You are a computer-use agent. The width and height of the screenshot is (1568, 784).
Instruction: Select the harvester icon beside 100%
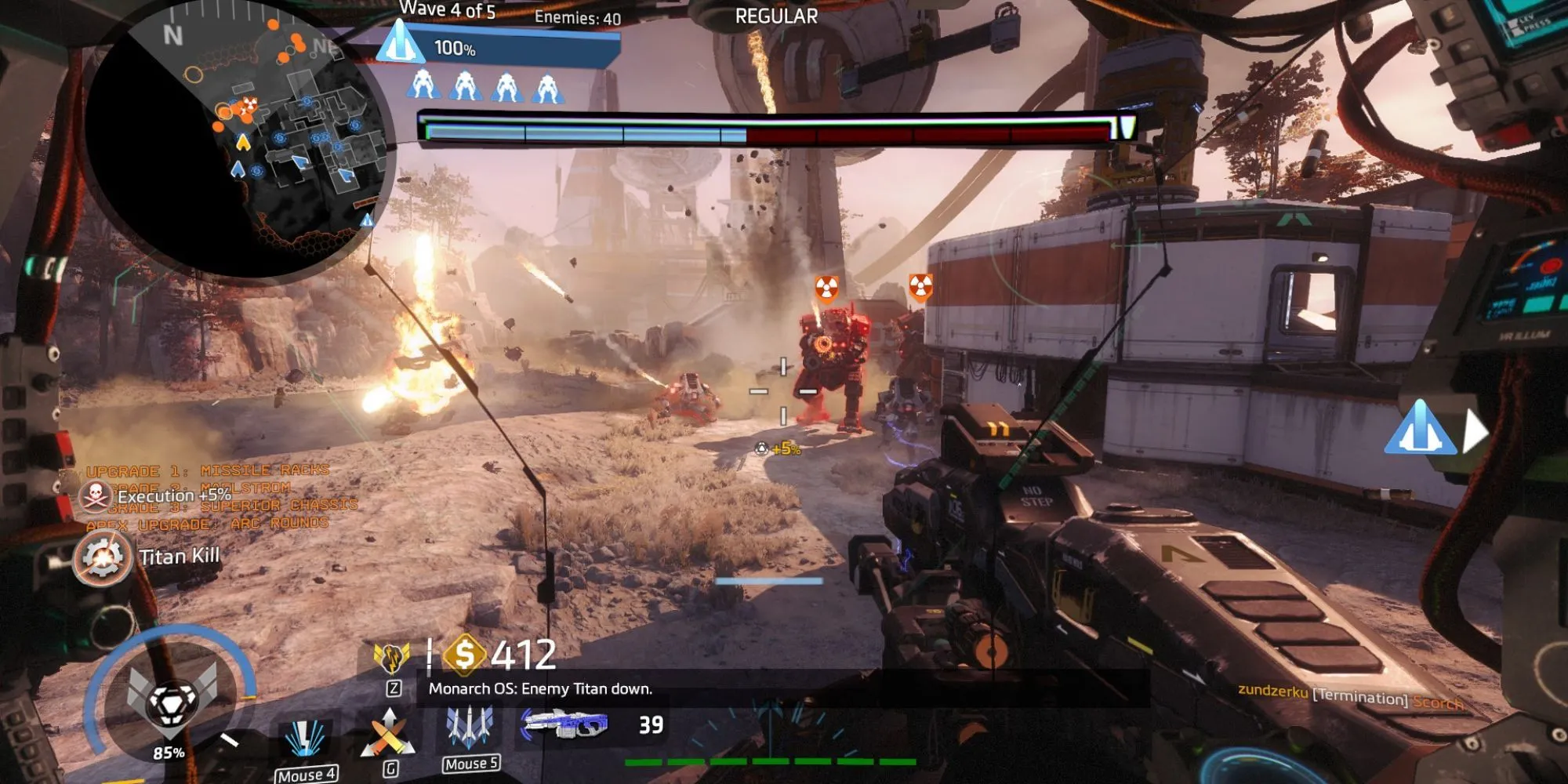point(400,42)
